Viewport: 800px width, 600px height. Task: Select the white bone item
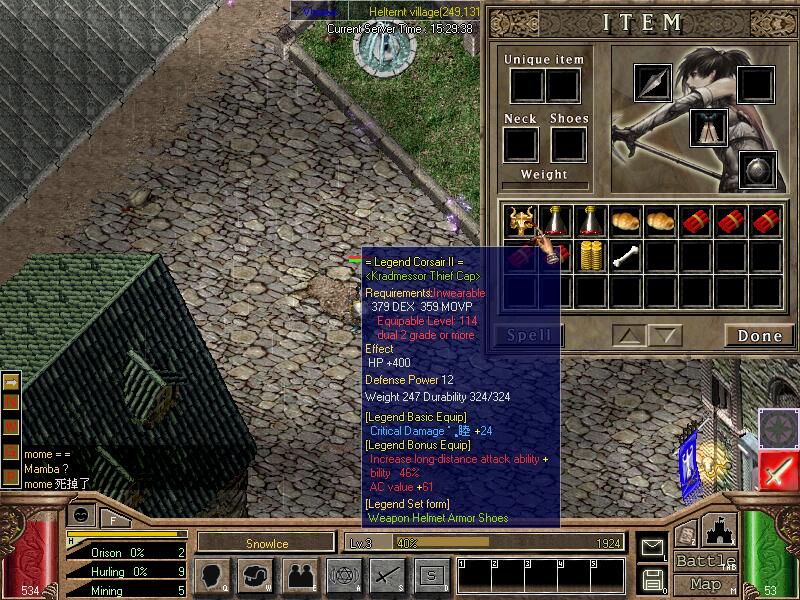tap(625, 255)
